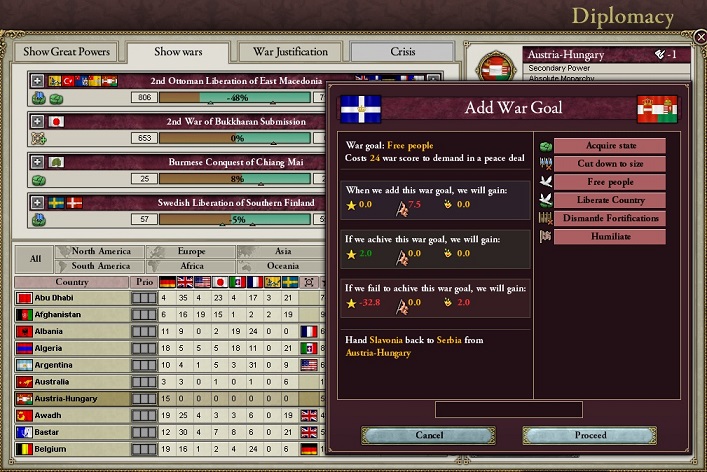Sort list by Country column header
The width and height of the screenshot is (707, 472).
pyautogui.click(x=71, y=282)
